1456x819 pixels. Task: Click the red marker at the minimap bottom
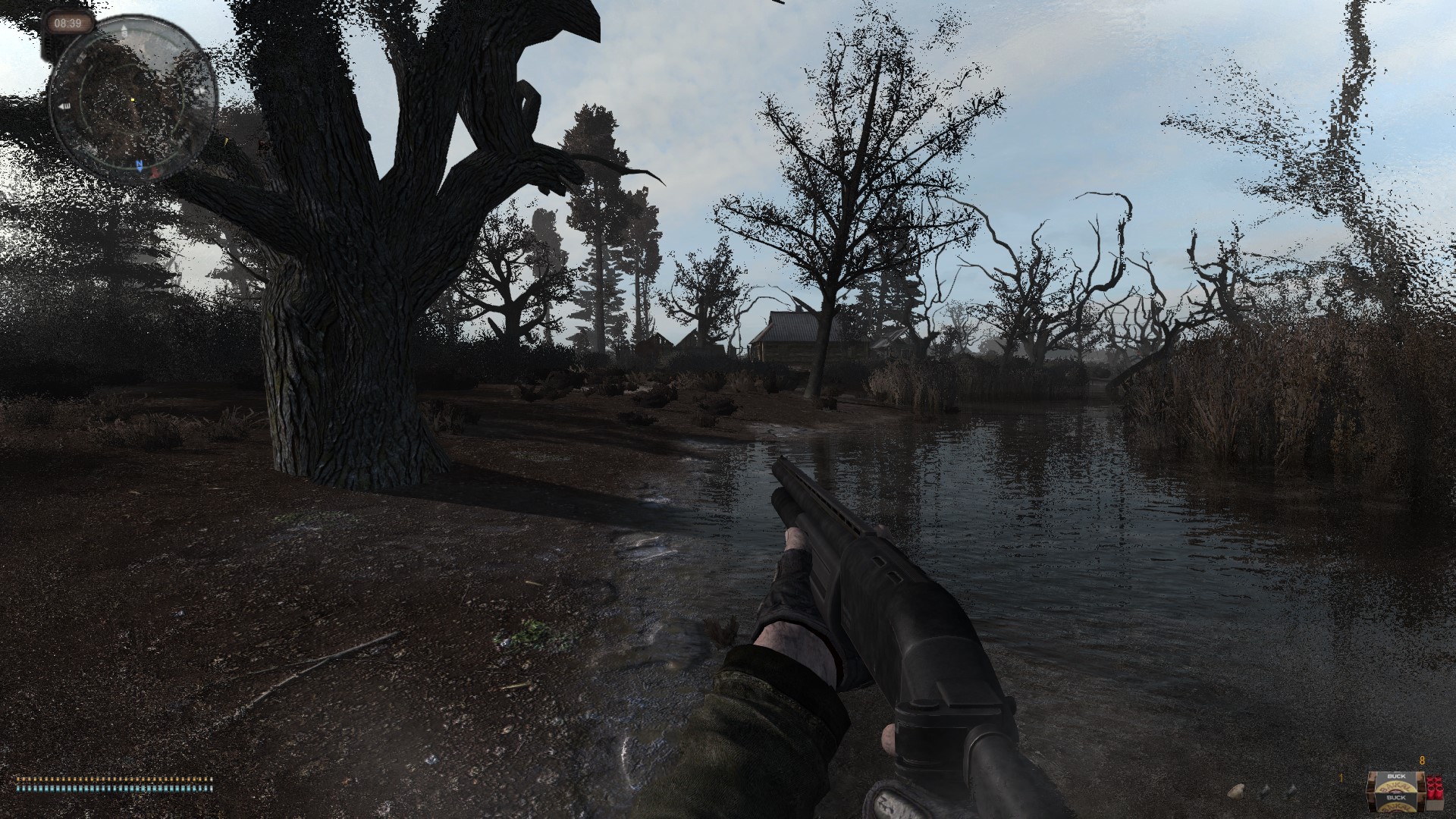point(155,173)
